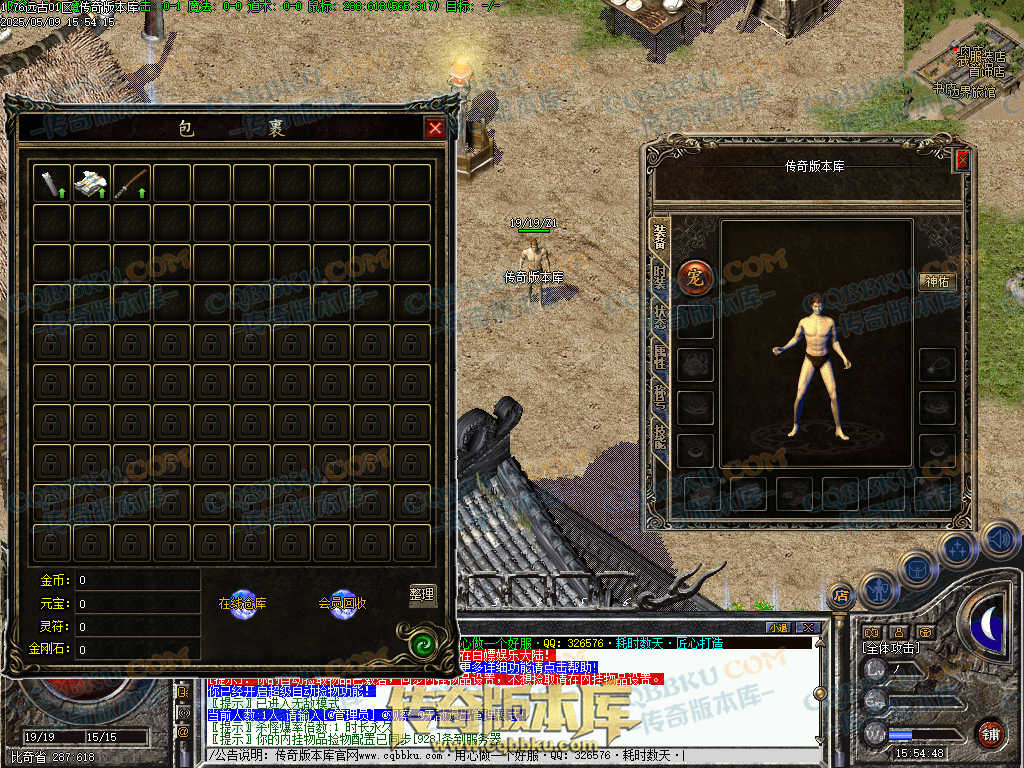Select the wooden sword item slot
The width and height of the screenshot is (1024, 768).
click(x=132, y=182)
